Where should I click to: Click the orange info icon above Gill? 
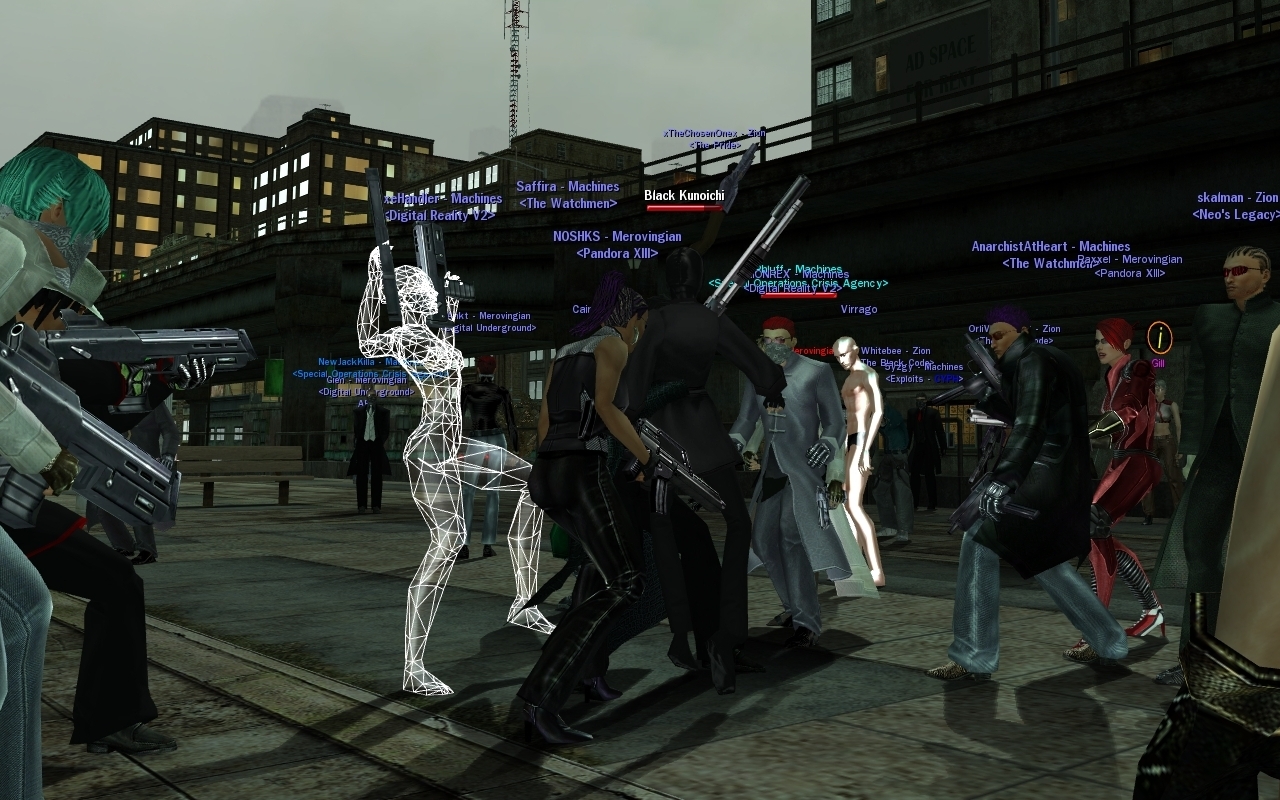(x=1159, y=337)
